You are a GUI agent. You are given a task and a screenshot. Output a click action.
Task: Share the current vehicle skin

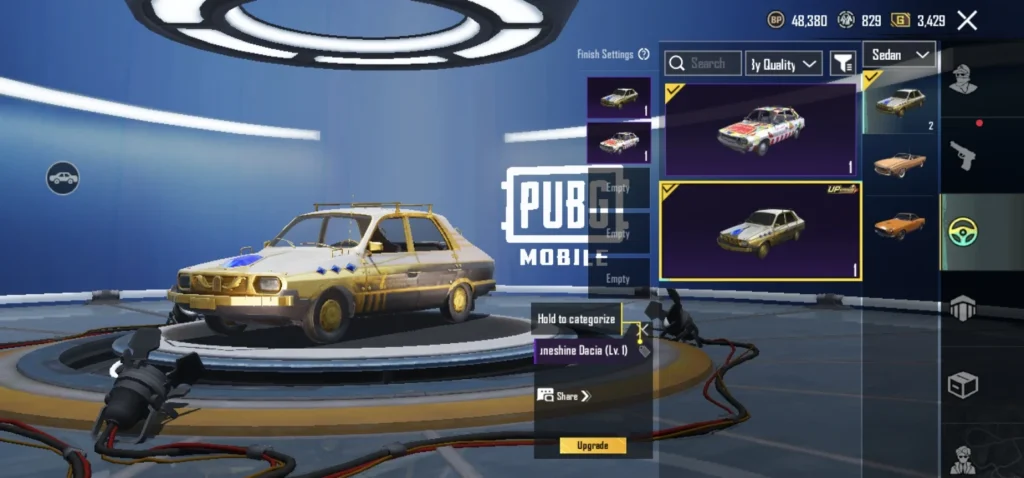pyautogui.click(x=565, y=396)
